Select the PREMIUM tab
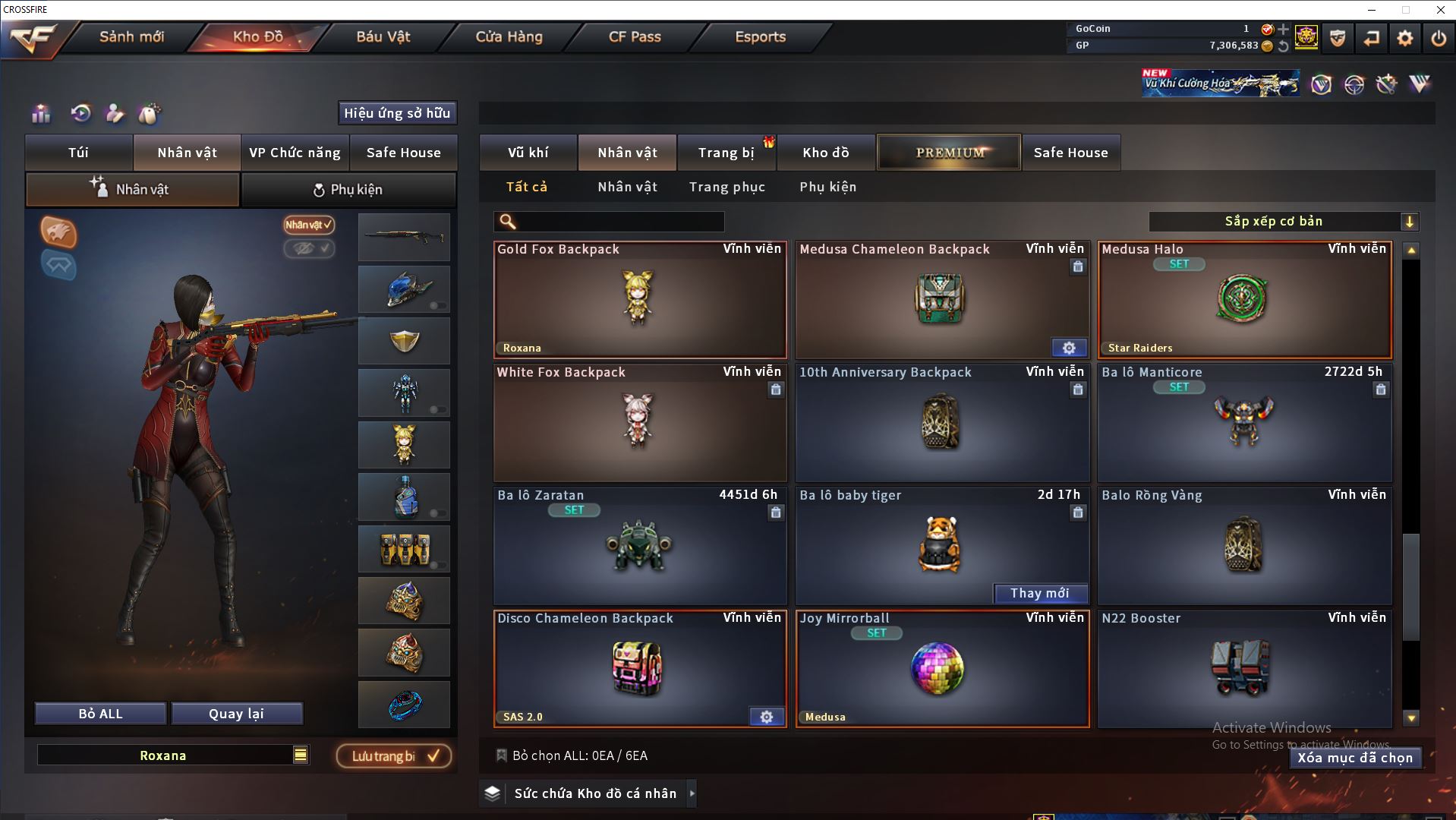The height and width of the screenshot is (820, 1456). coord(949,153)
